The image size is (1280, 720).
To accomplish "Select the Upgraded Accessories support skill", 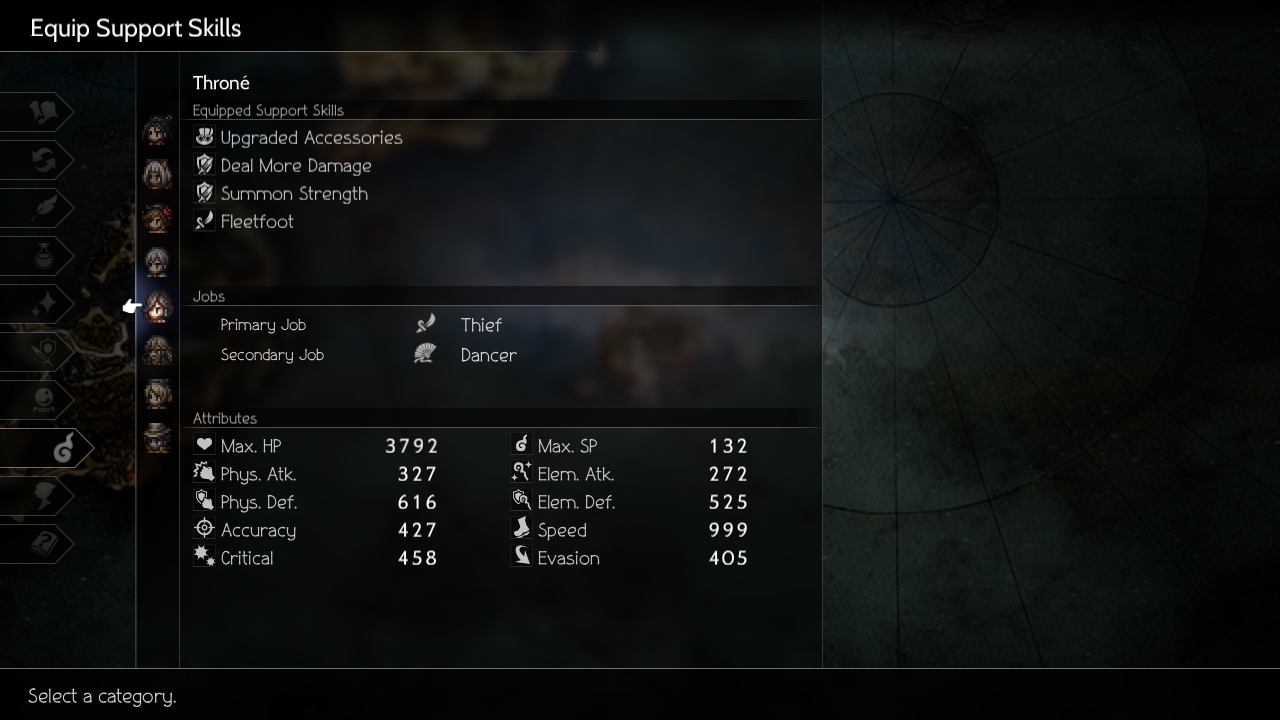I will (310, 138).
